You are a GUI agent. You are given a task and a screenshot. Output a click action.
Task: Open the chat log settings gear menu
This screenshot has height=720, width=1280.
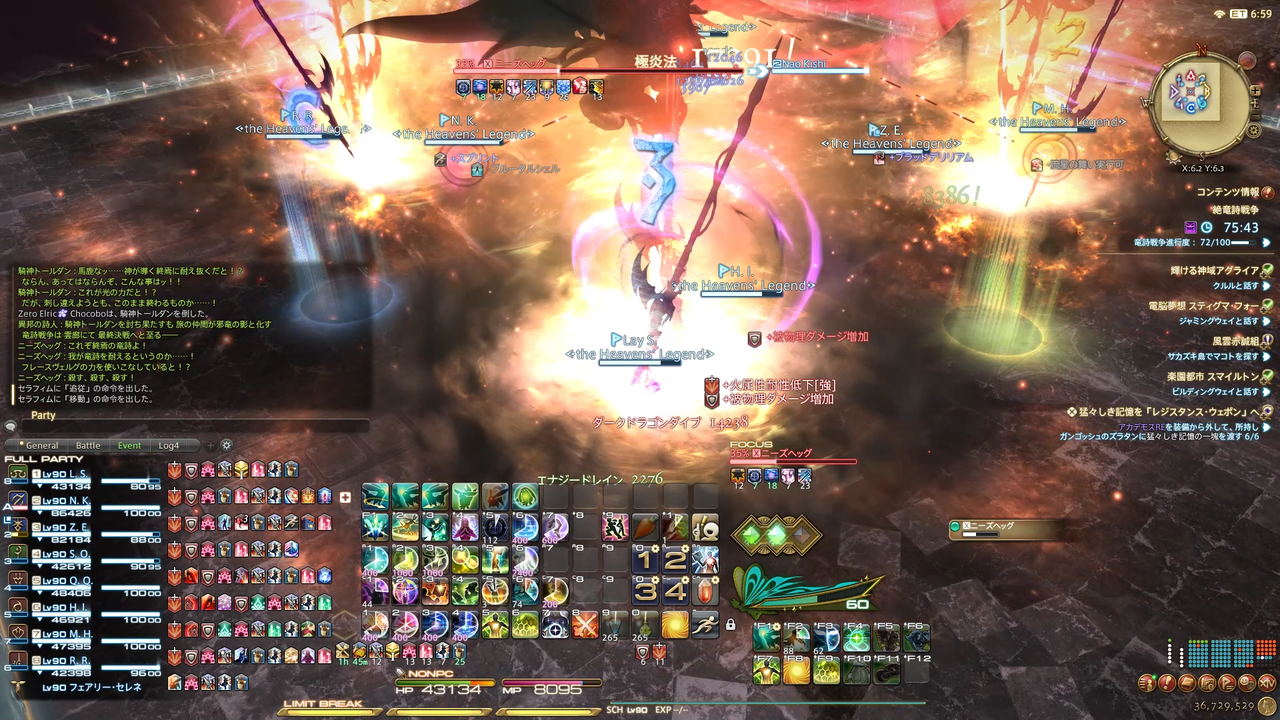click(x=226, y=446)
